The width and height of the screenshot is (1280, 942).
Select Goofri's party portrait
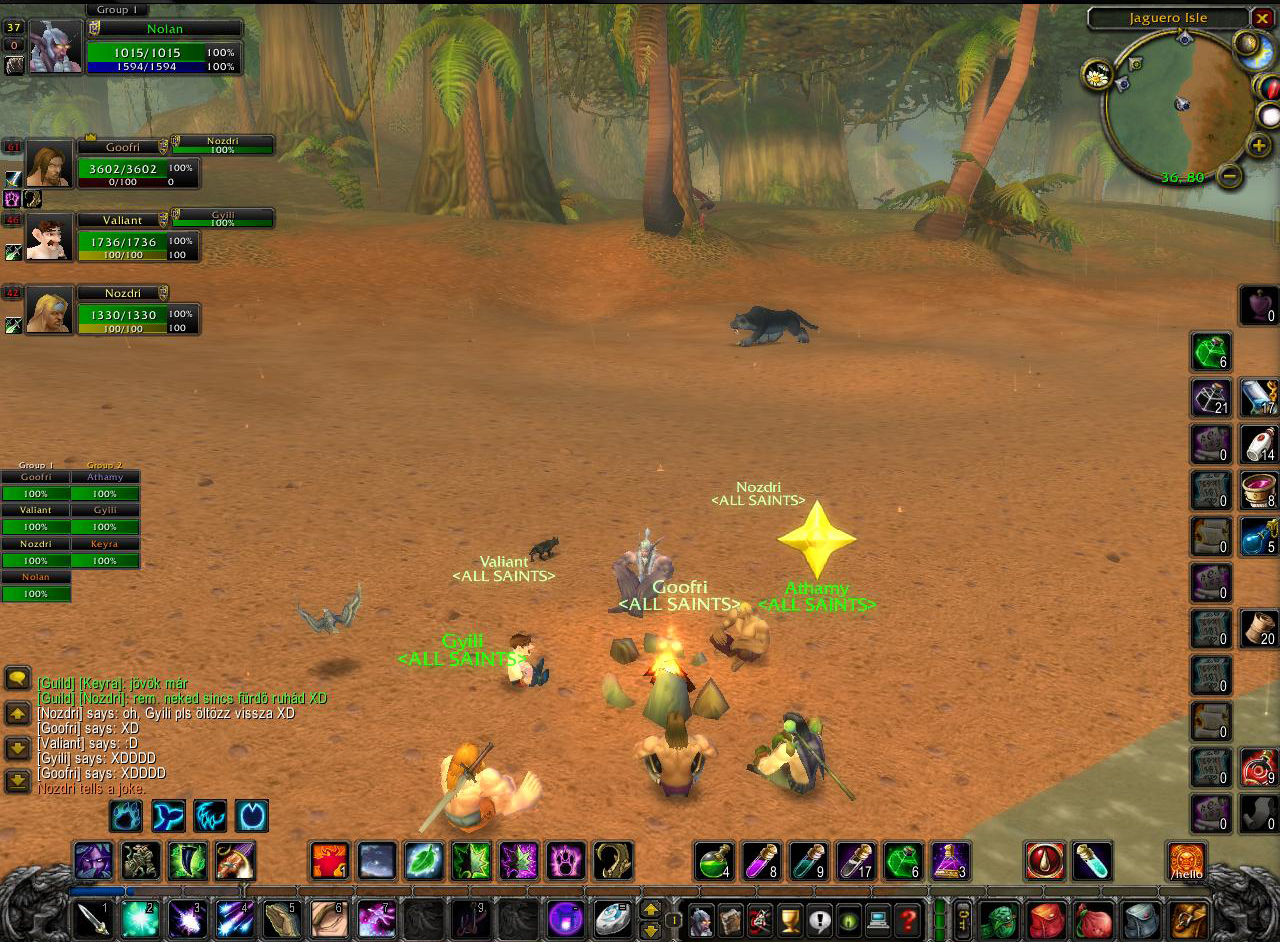click(49, 163)
